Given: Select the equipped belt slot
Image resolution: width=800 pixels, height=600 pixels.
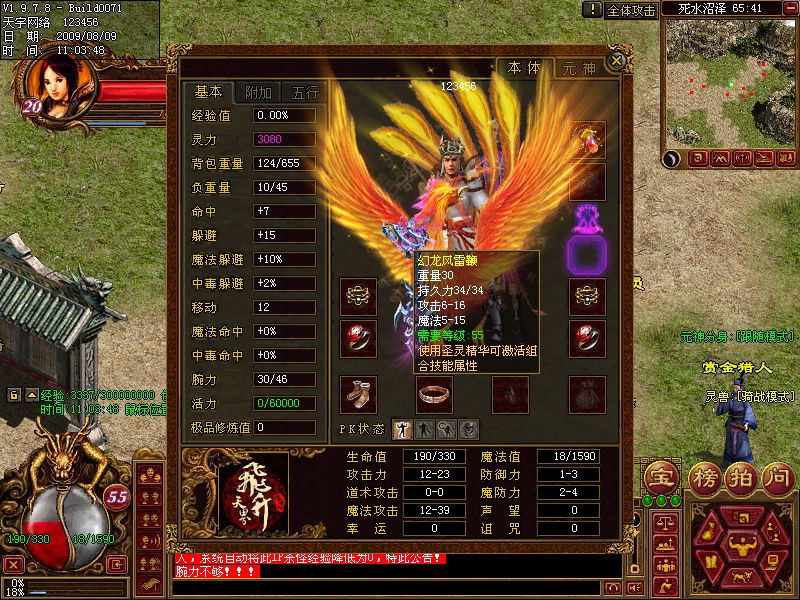Looking at the screenshot, I should coord(433,394).
